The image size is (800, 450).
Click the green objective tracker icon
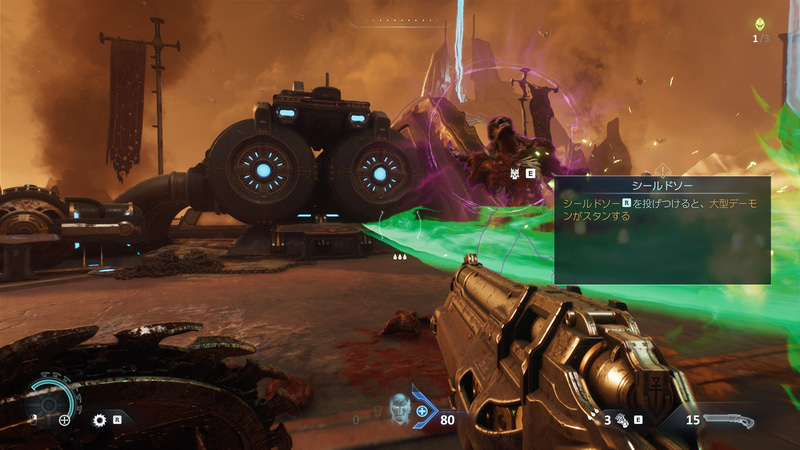761,23
